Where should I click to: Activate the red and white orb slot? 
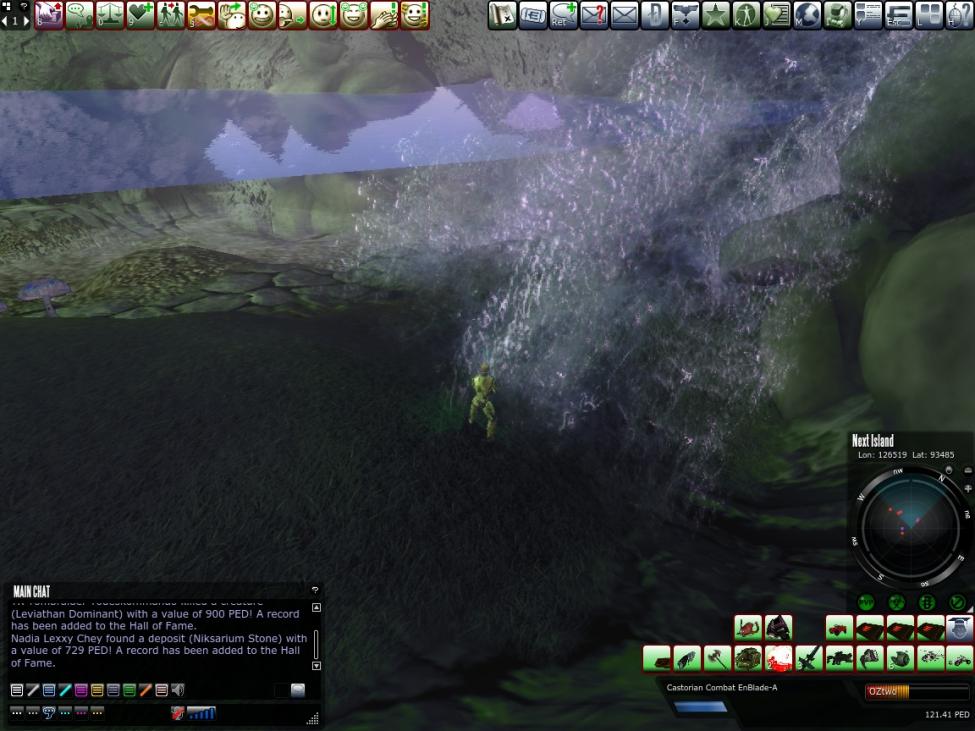778,658
